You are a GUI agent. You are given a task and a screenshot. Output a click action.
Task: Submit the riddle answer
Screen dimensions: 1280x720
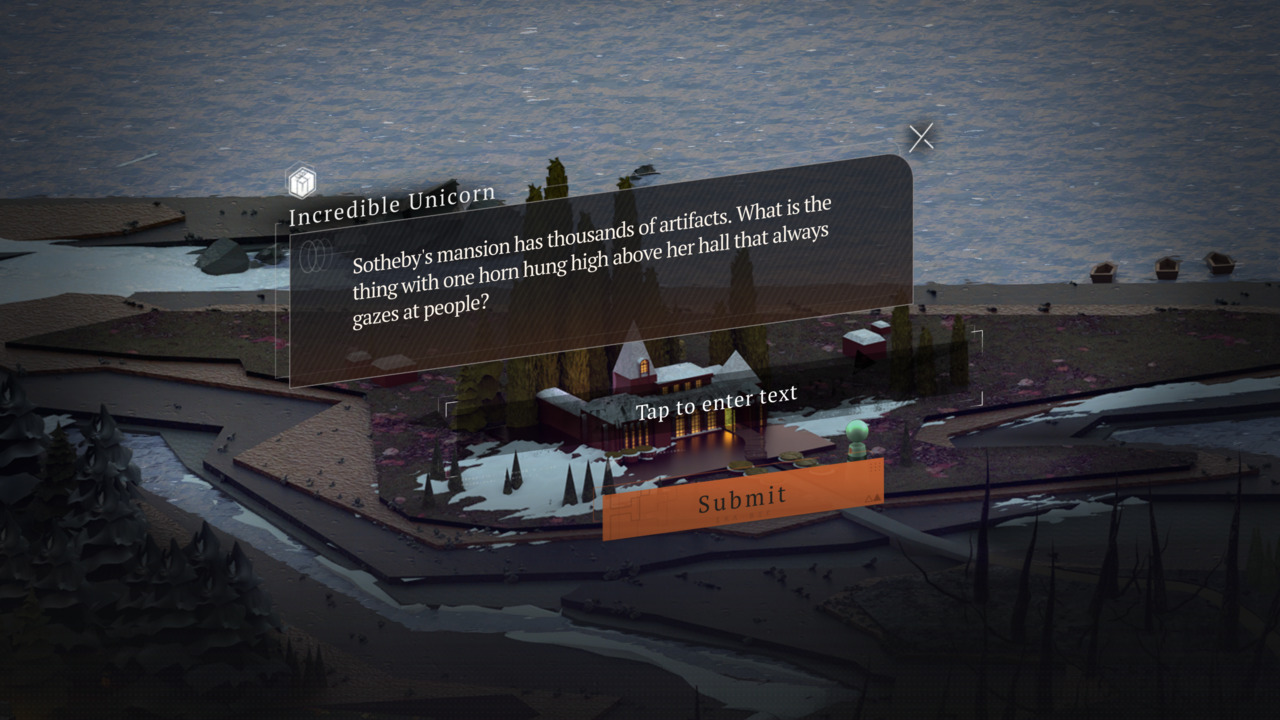point(743,498)
